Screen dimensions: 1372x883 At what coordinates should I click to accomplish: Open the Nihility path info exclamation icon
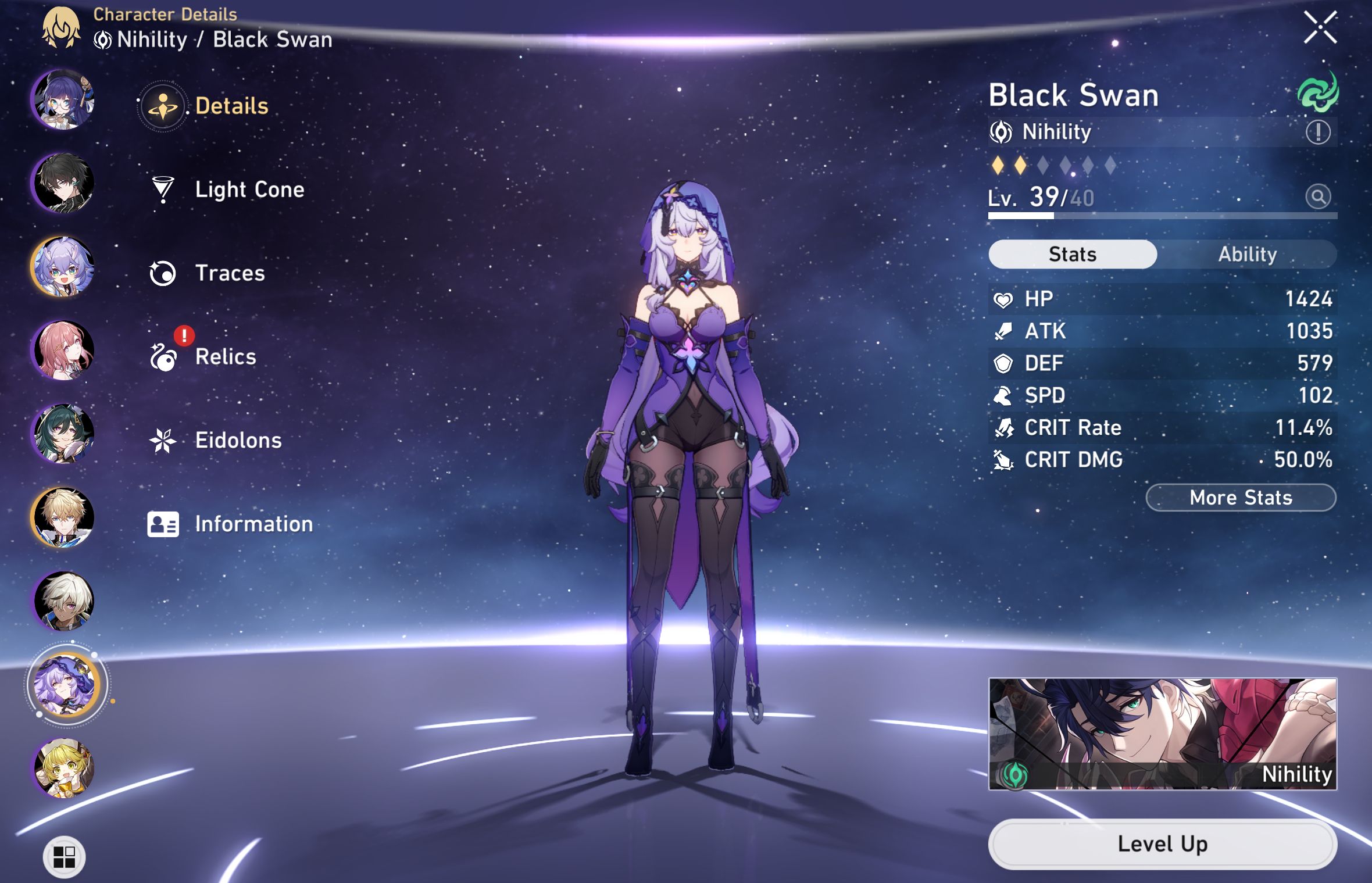click(x=1317, y=132)
